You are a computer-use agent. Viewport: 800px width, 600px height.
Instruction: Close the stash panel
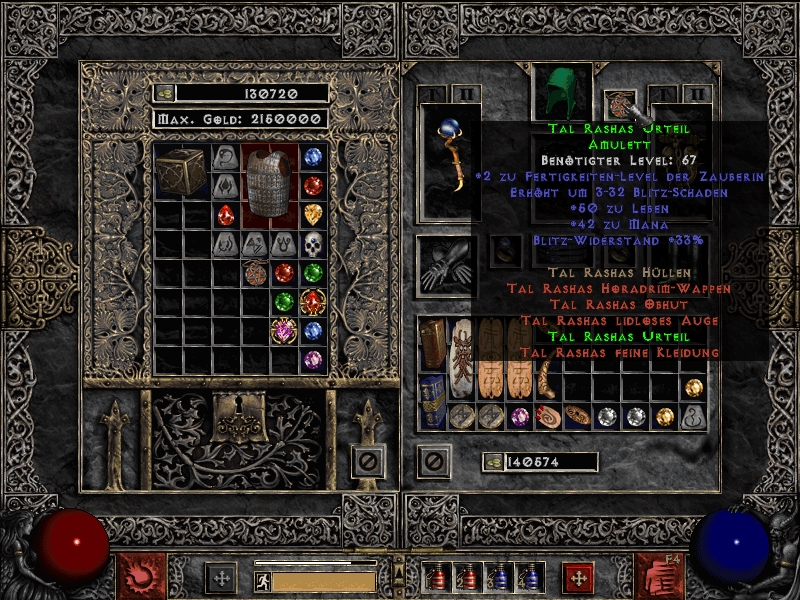pyautogui.click(x=368, y=461)
